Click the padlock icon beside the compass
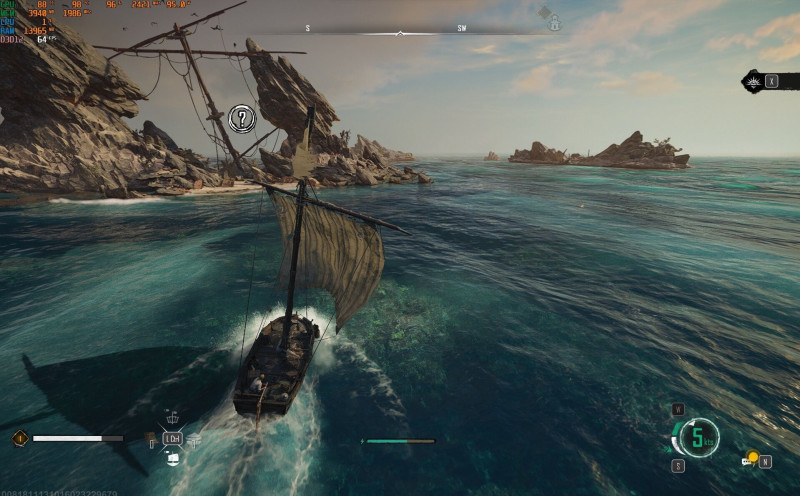Image resolution: width=800 pixels, height=496 pixels. tap(554, 24)
